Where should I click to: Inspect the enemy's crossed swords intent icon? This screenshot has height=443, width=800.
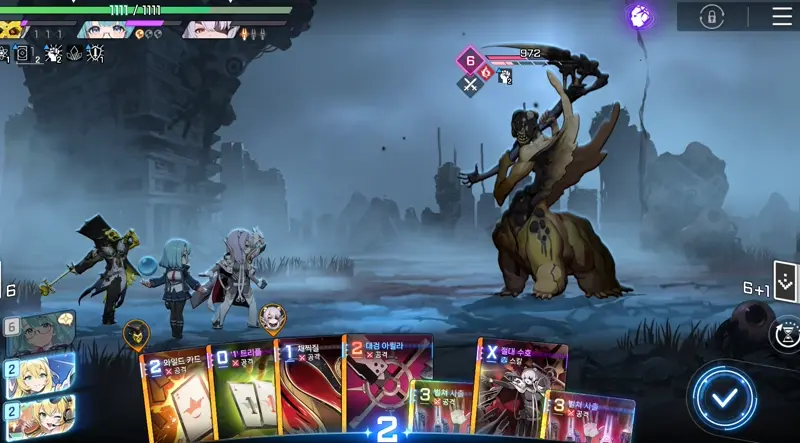[470, 83]
